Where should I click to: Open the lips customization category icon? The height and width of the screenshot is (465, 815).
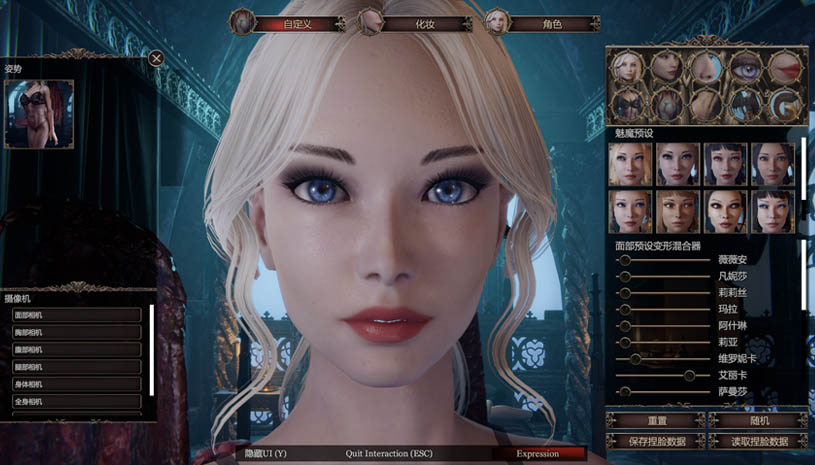784,67
